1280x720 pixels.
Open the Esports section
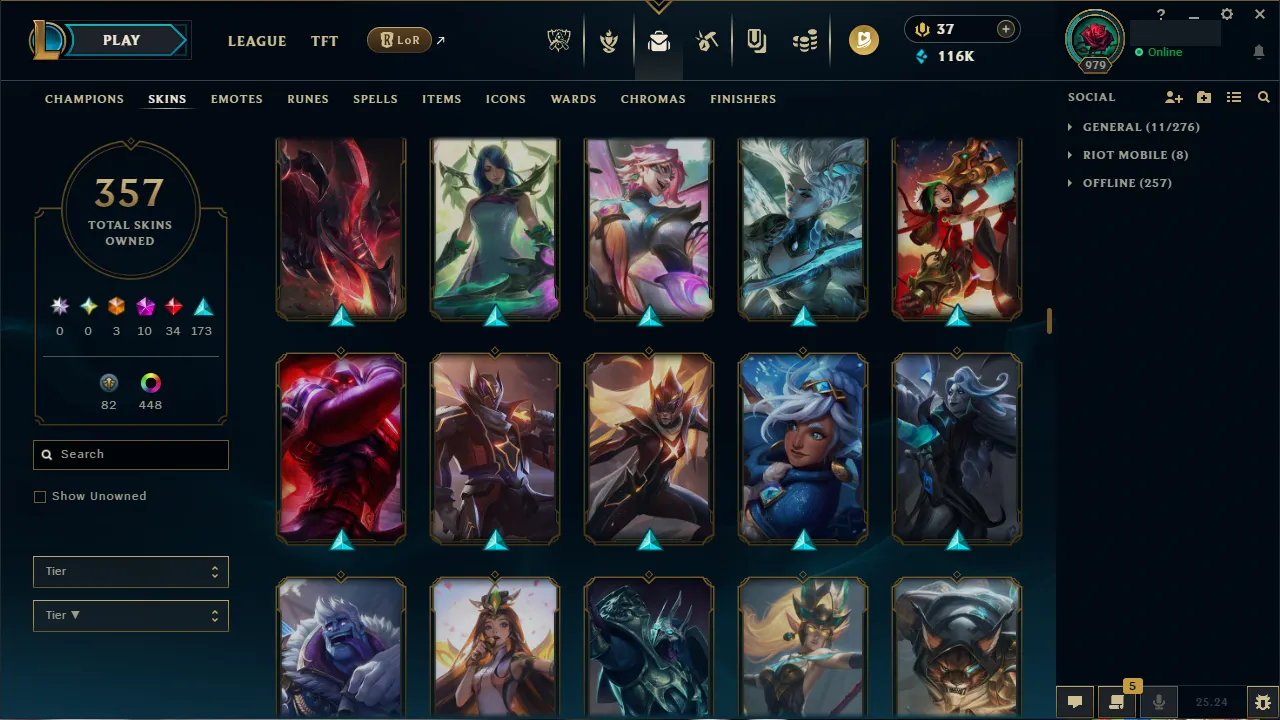pyautogui.click(x=559, y=40)
